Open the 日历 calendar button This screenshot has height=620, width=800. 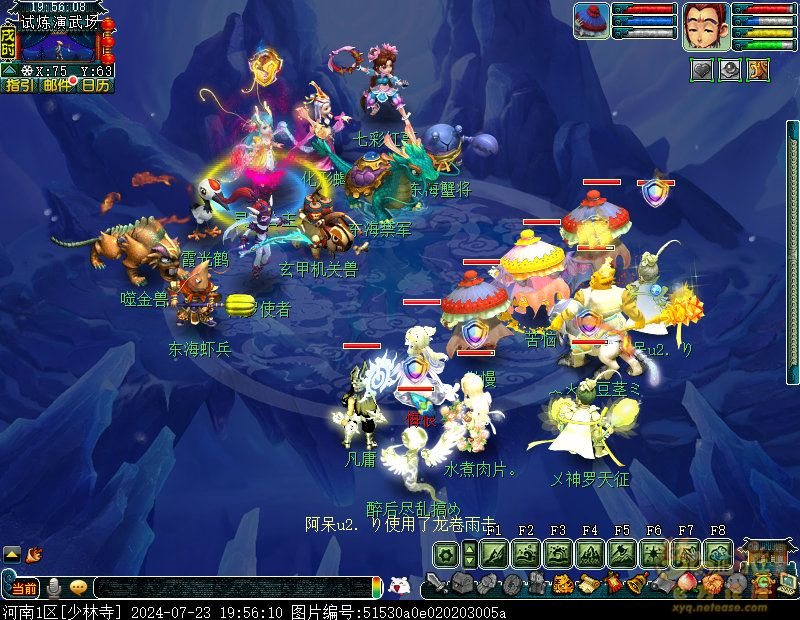pyautogui.click(x=96, y=86)
